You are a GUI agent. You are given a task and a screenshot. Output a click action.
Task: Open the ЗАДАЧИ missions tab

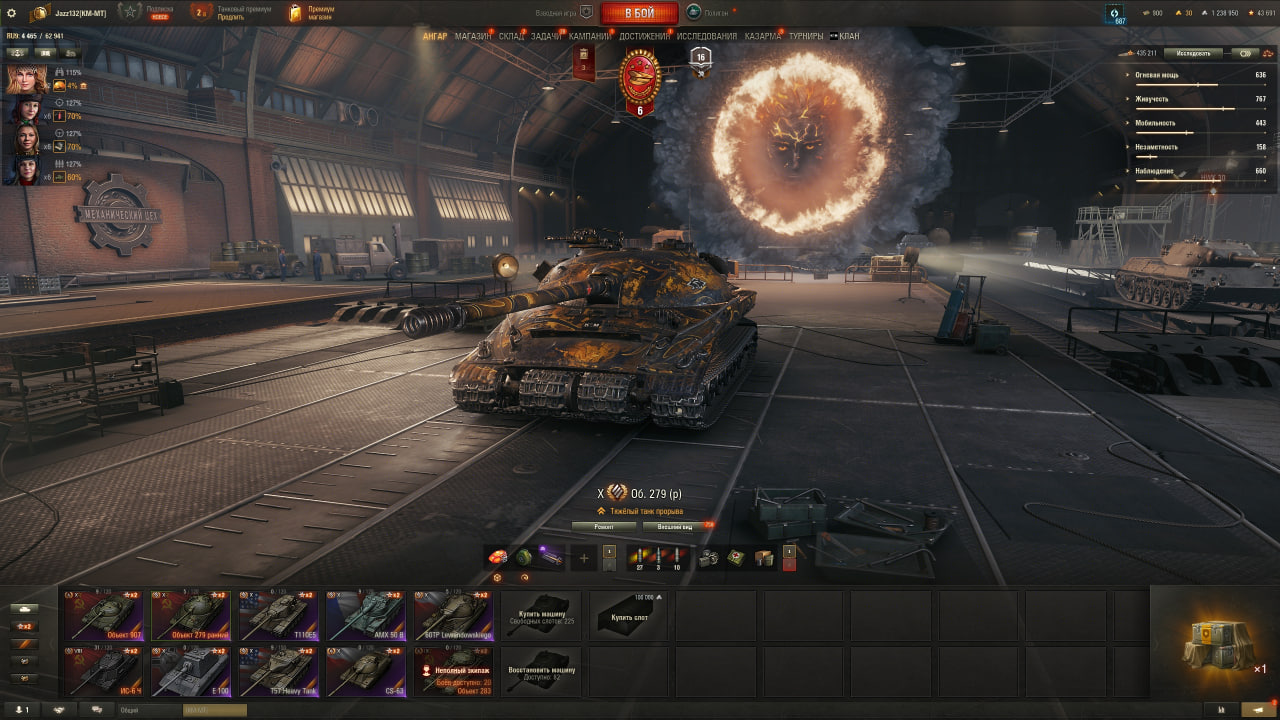pyautogui.click(x=546, y=36)
